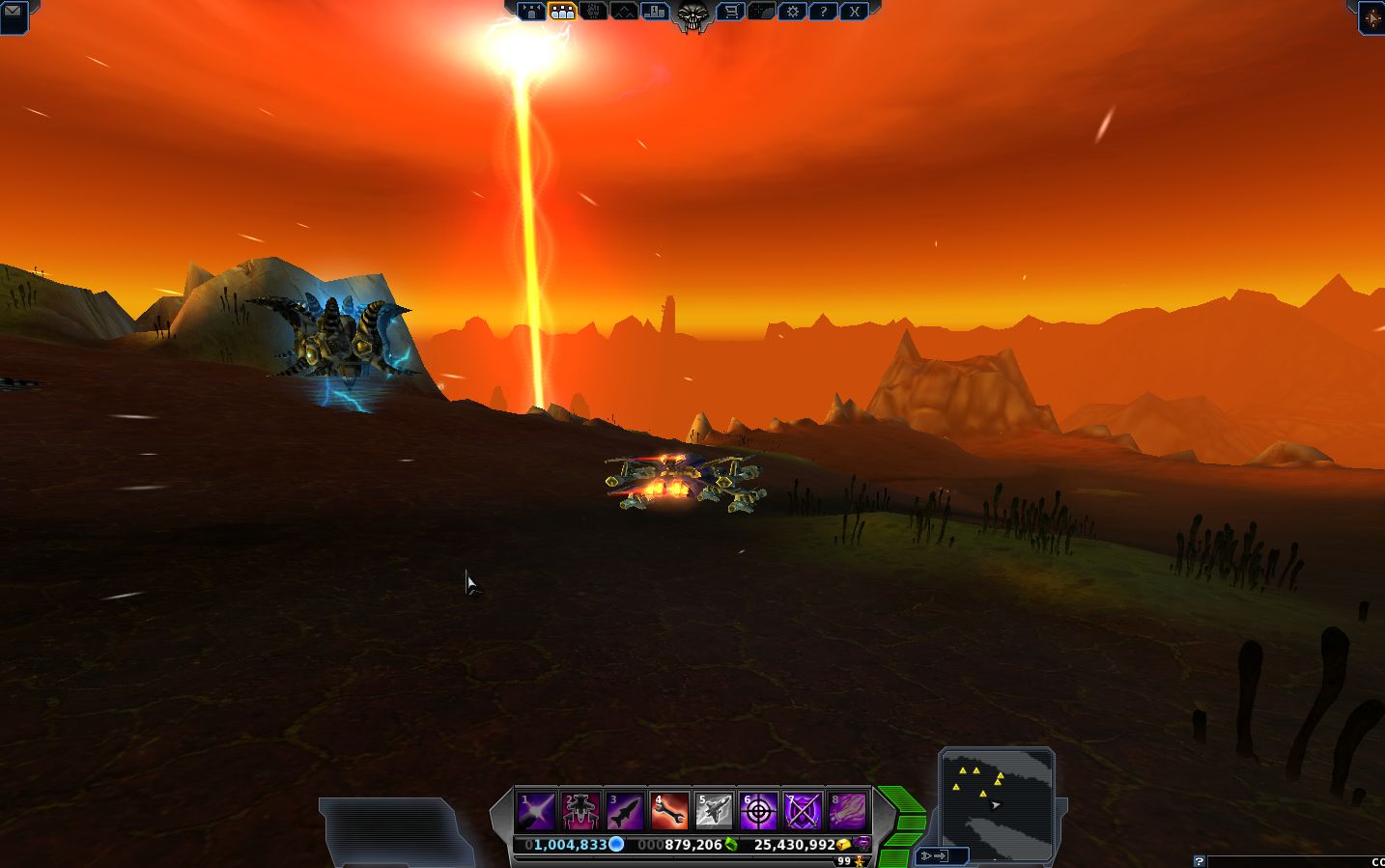1385x868 pixels.
Task: Open the leaderboard podium button
Action: [655, 12]
